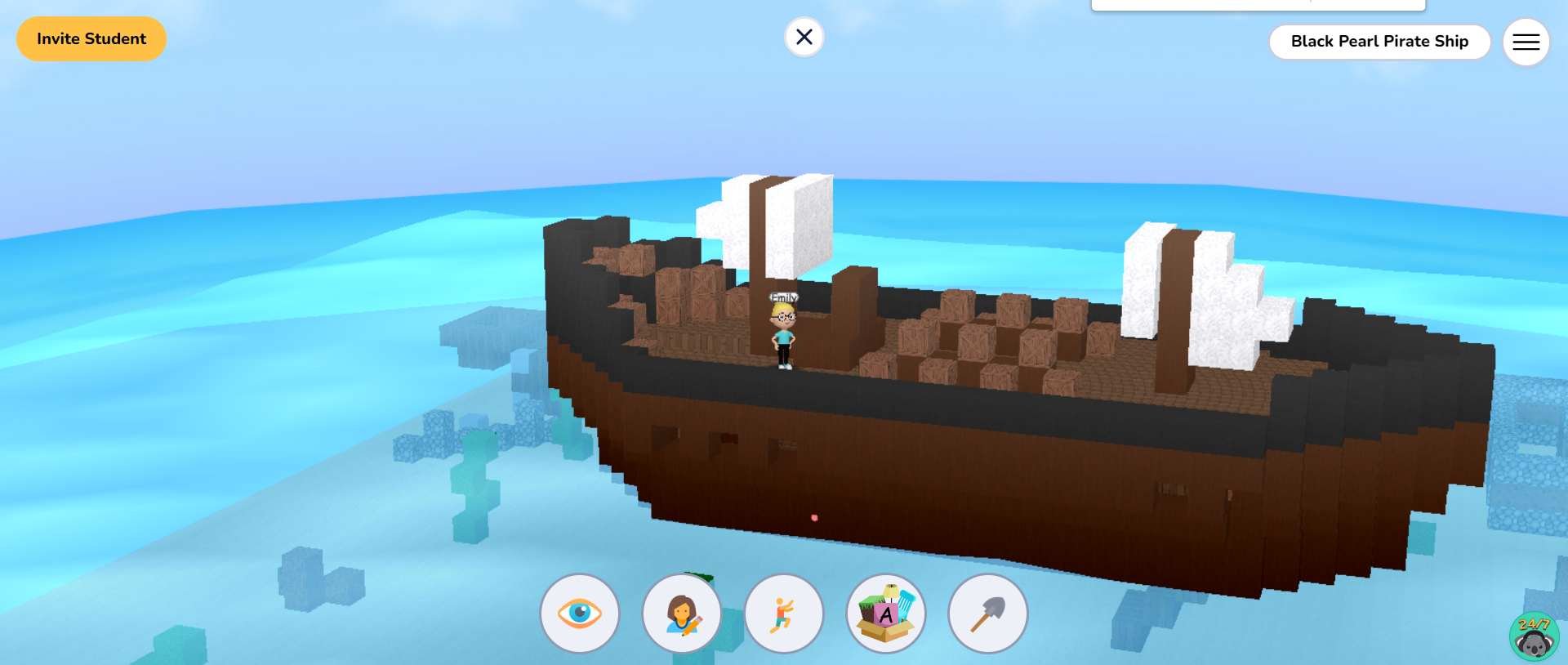Select the eye spectate tool
The width and height of the screenshot is (1568, 665).
pos(580,614)
